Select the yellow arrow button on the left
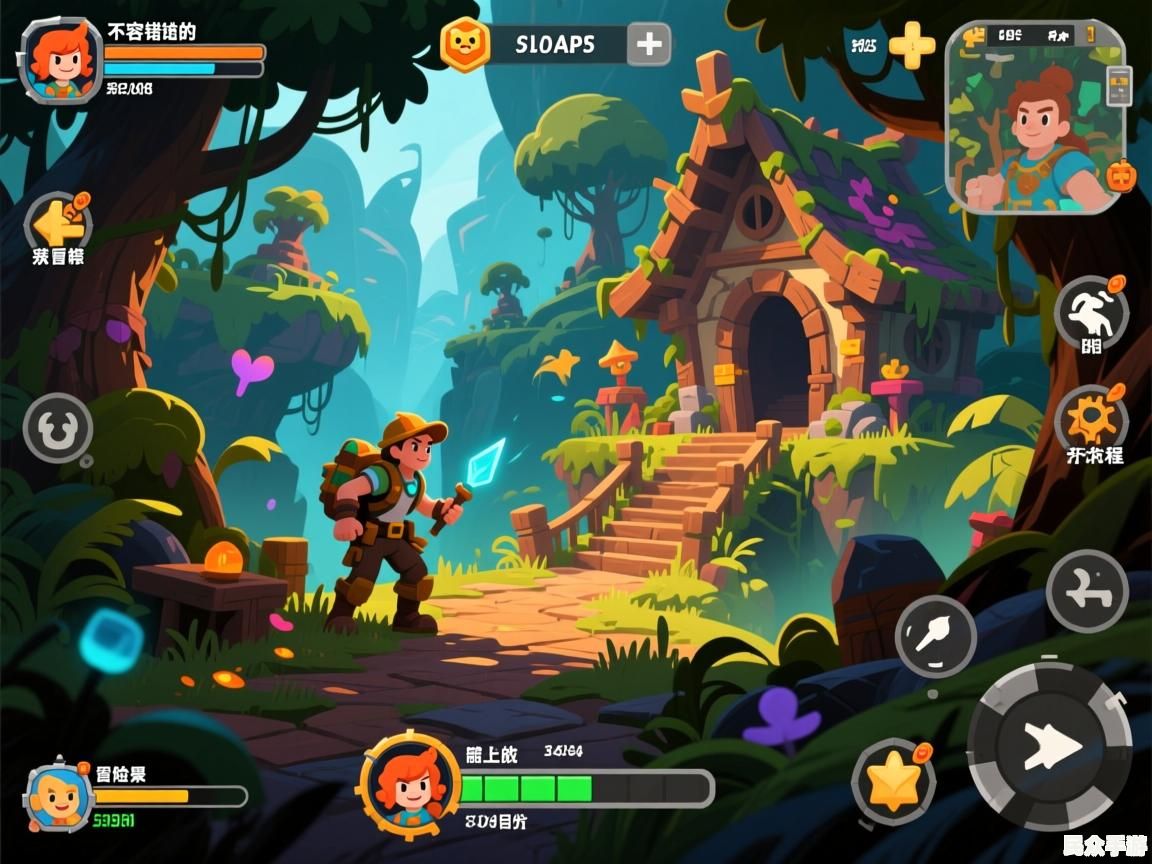Viewport: 1152px width, 864px height. 57,220
